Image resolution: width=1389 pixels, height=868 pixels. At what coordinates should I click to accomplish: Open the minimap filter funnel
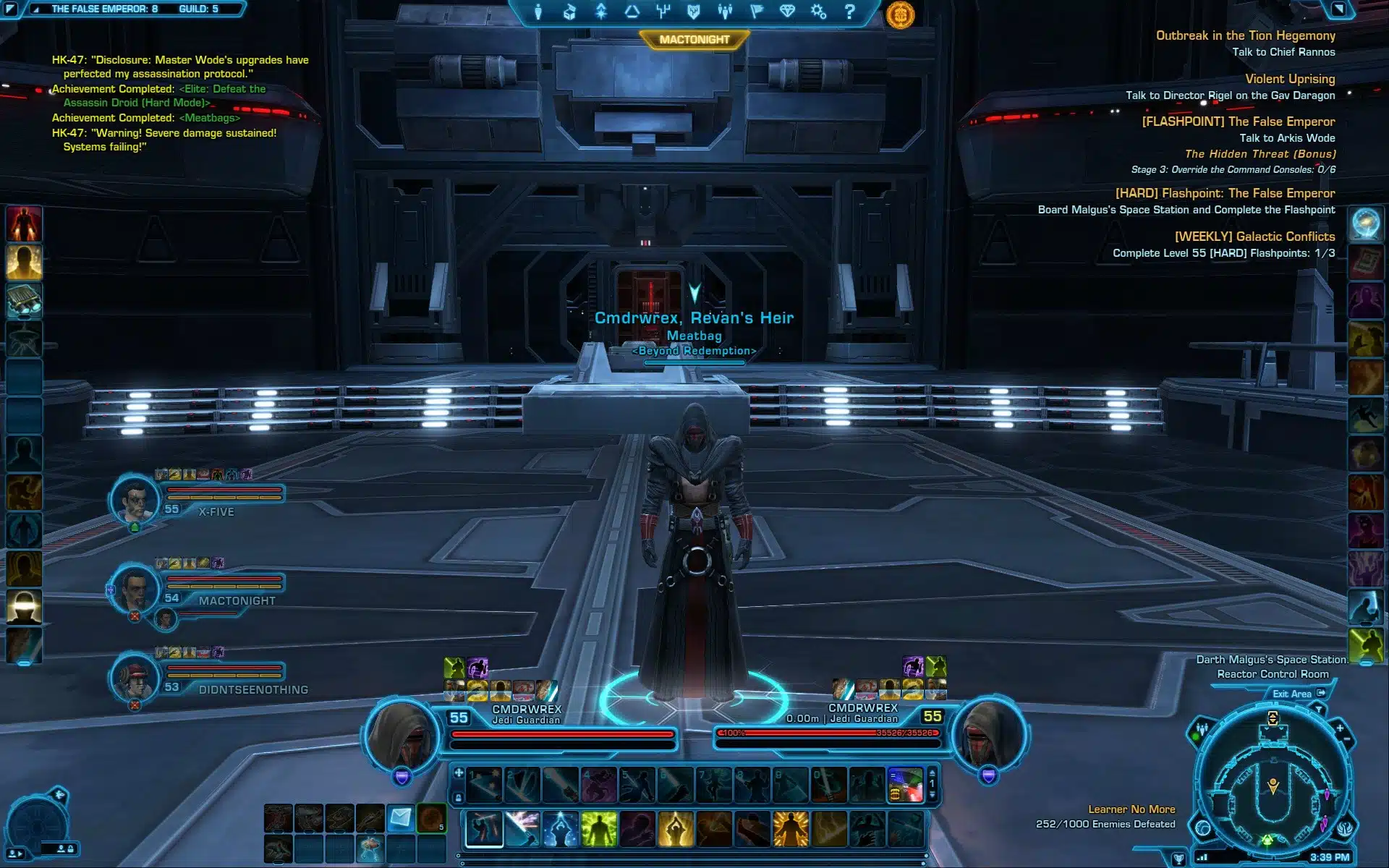click(1319, 710)
